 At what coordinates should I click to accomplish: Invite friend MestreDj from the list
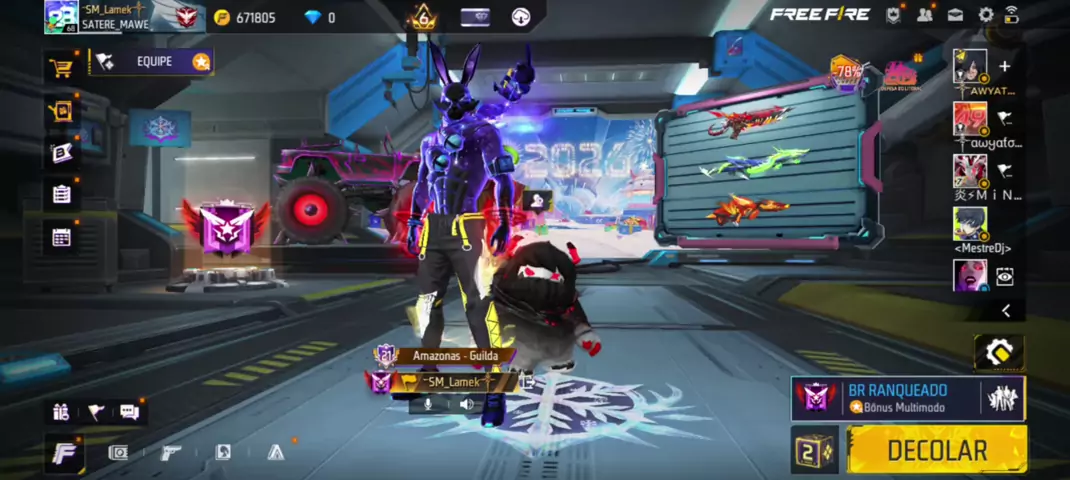[x=970, y=224]
